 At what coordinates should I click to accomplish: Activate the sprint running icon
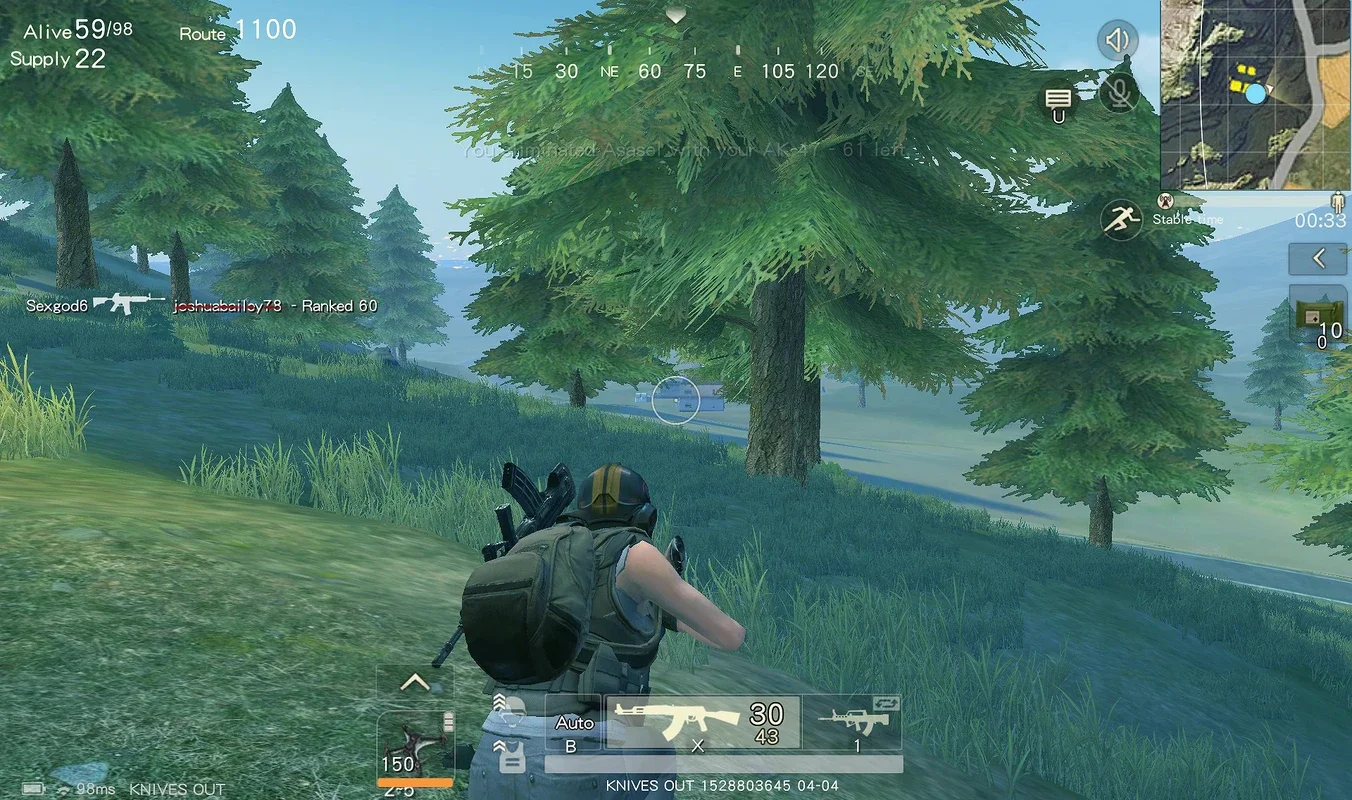pyautogui.click(x=1122, y=218)
